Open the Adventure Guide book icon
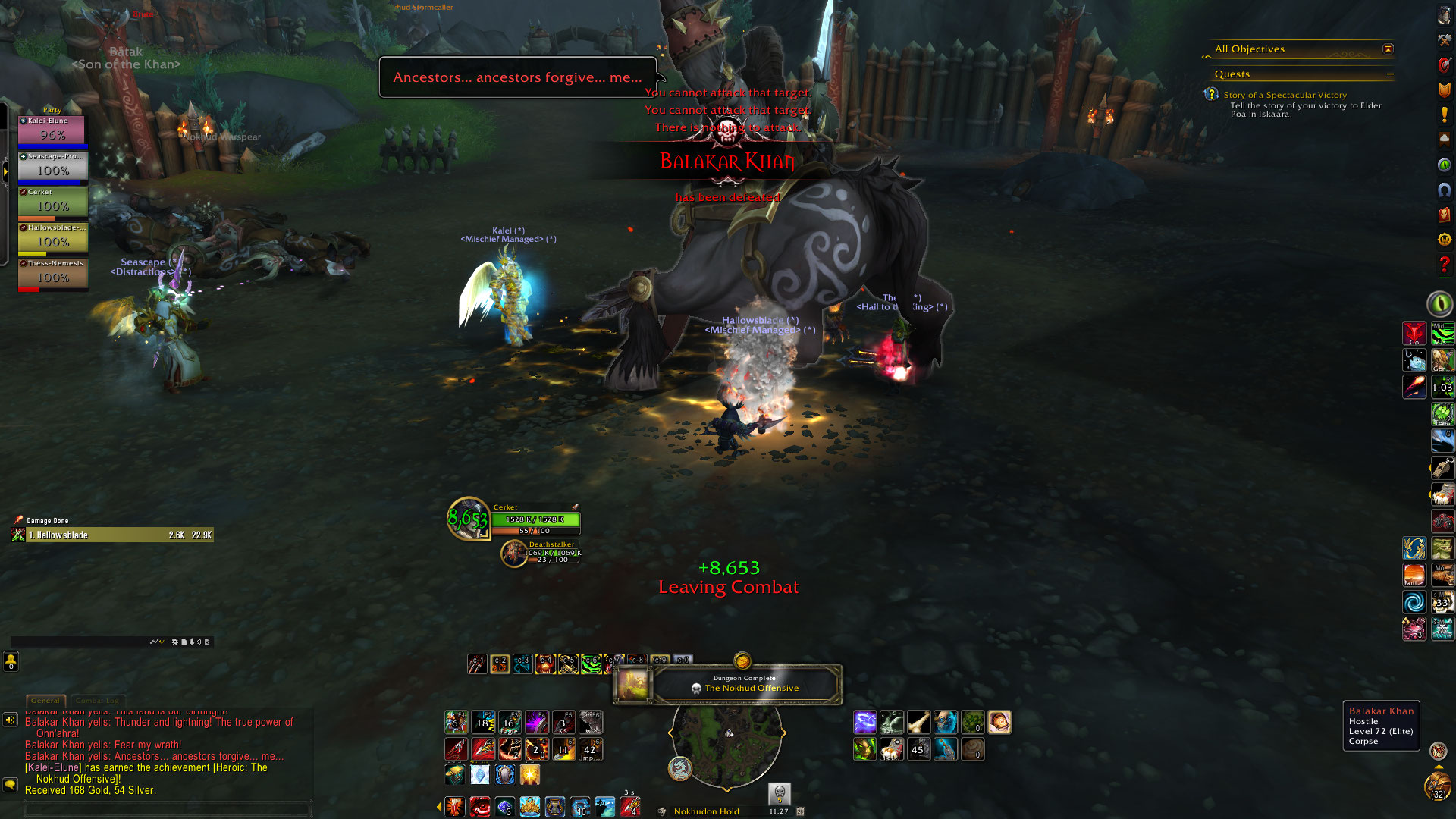The image size is (1456, 819). [1444, 215]
